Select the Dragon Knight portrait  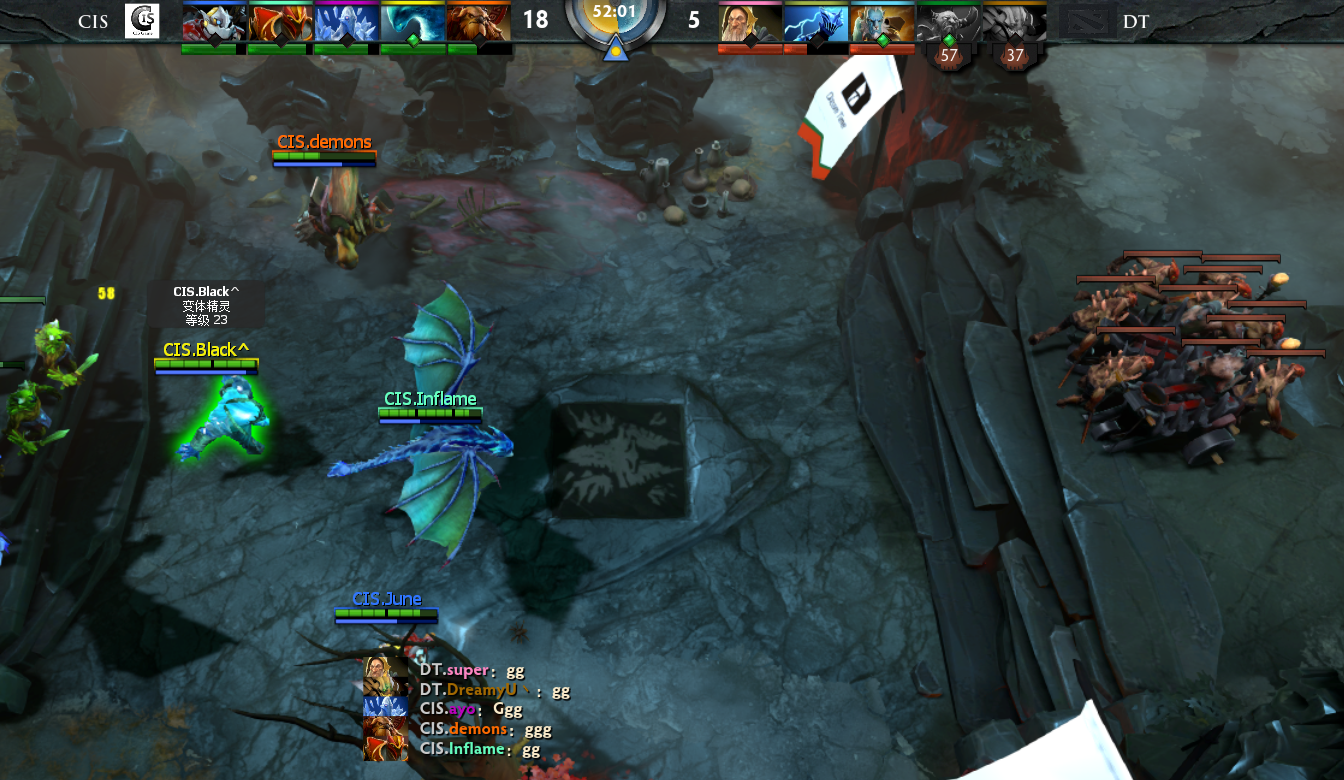pyautogui.click(x=280, y=22)
